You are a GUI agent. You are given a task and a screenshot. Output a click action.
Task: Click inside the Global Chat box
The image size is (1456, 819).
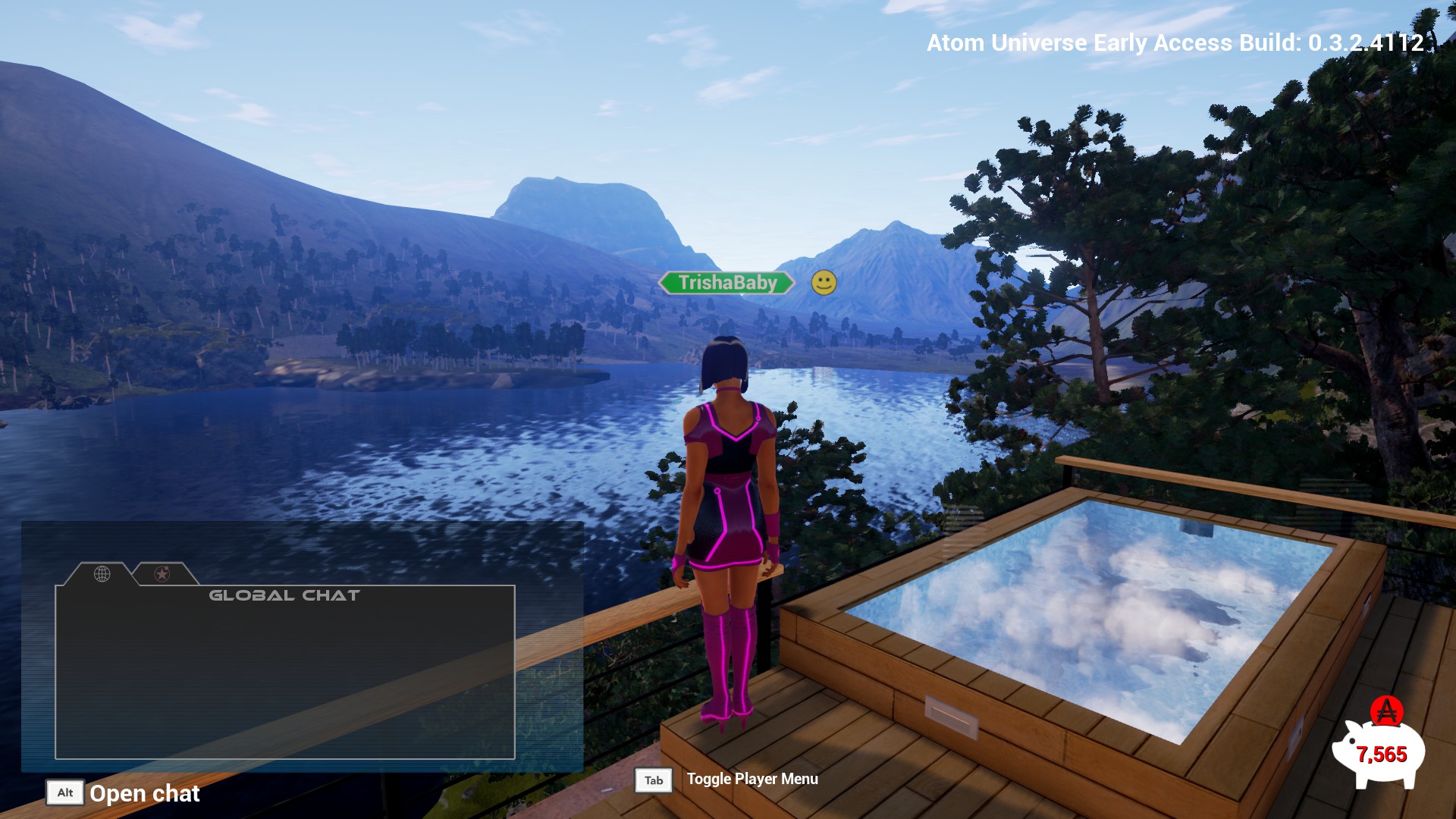pyautogui.click(x=285, y=675)
